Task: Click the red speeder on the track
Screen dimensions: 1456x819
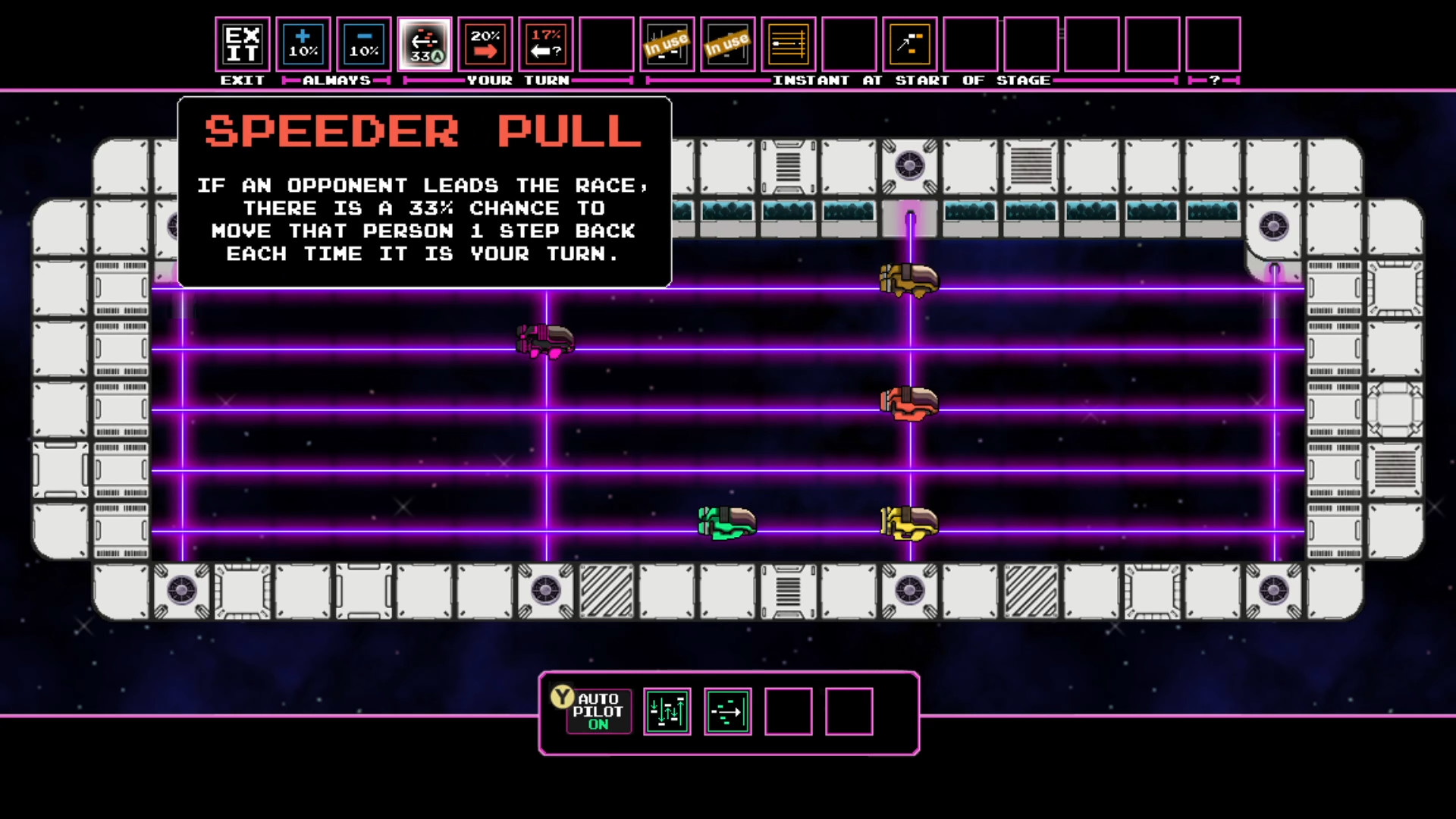Action: click(x=908, y=402)
